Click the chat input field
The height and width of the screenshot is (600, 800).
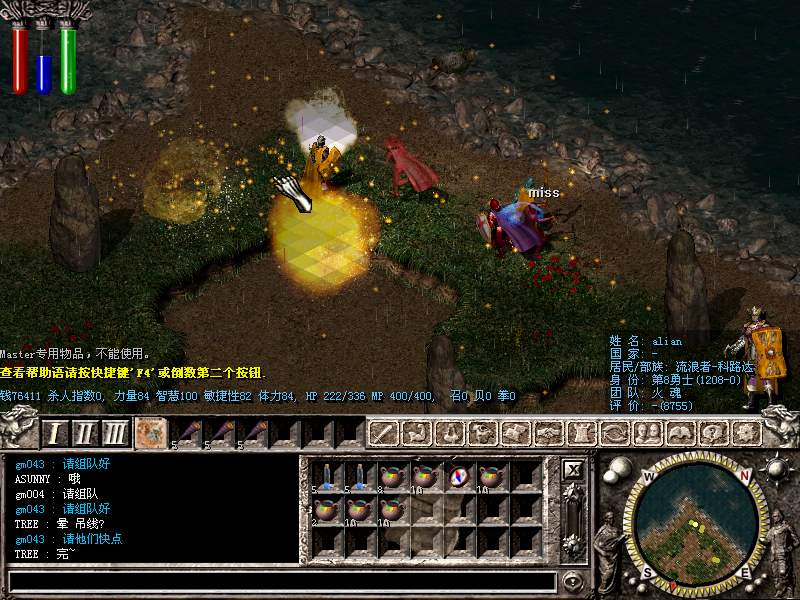(280, 581)
